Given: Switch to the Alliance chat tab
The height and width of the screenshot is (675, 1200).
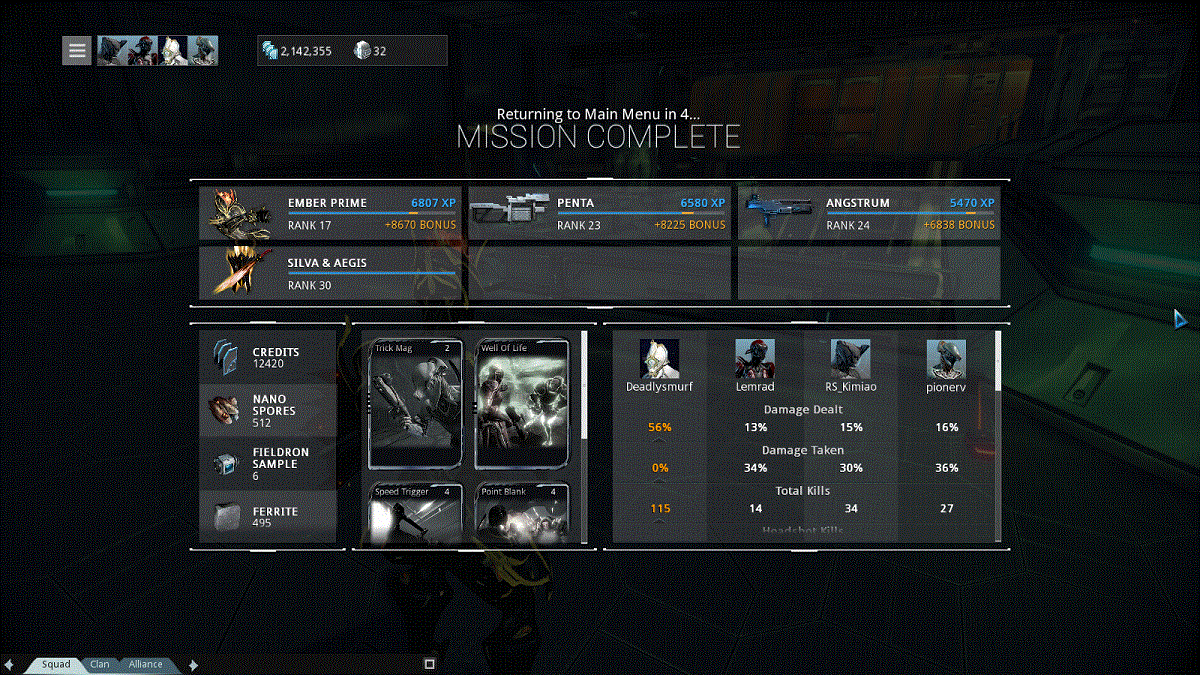Looking at the screenshot, I should coord(145,664).
